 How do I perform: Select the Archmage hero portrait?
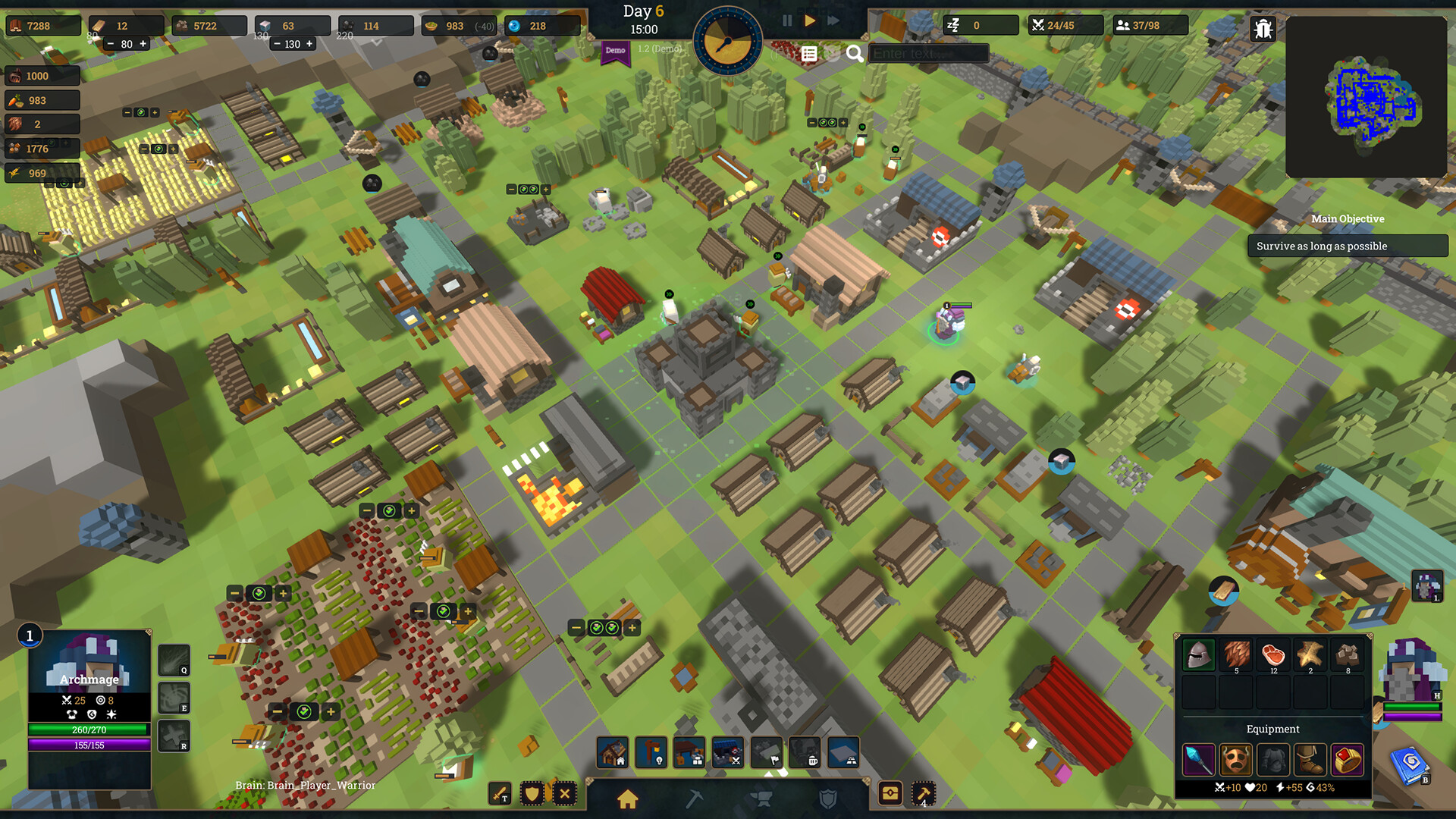[89, 661]
